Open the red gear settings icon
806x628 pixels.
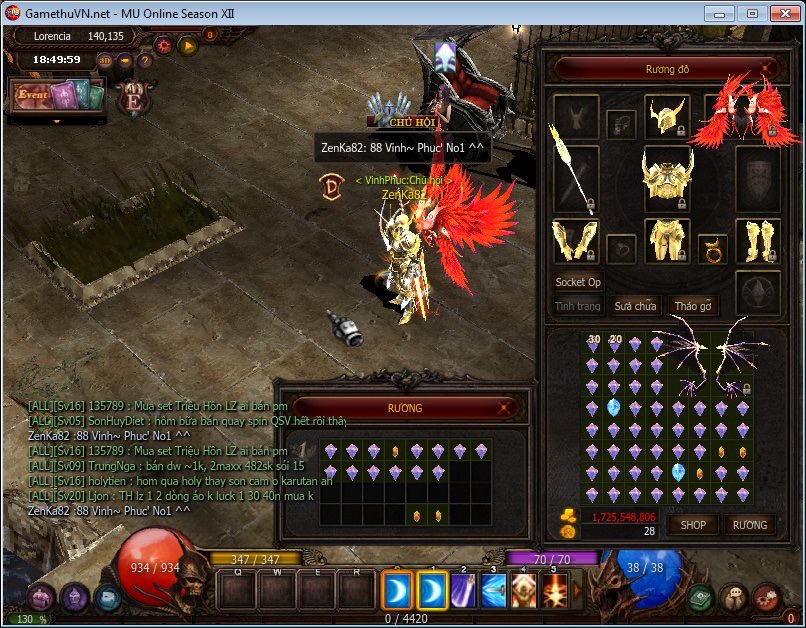[x=163, y=45]
